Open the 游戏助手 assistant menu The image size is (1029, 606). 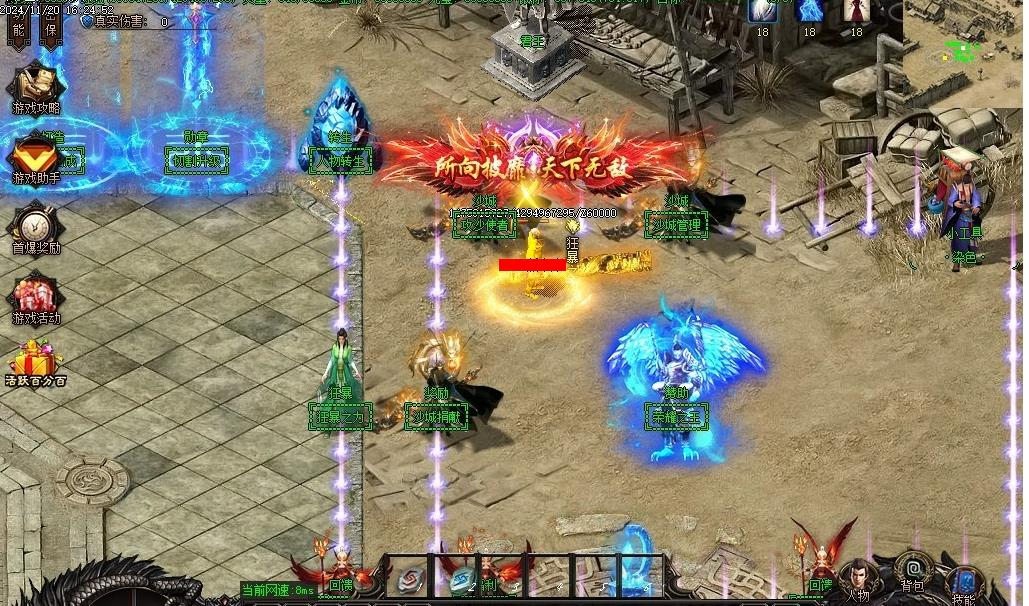(x=36, y=157)
